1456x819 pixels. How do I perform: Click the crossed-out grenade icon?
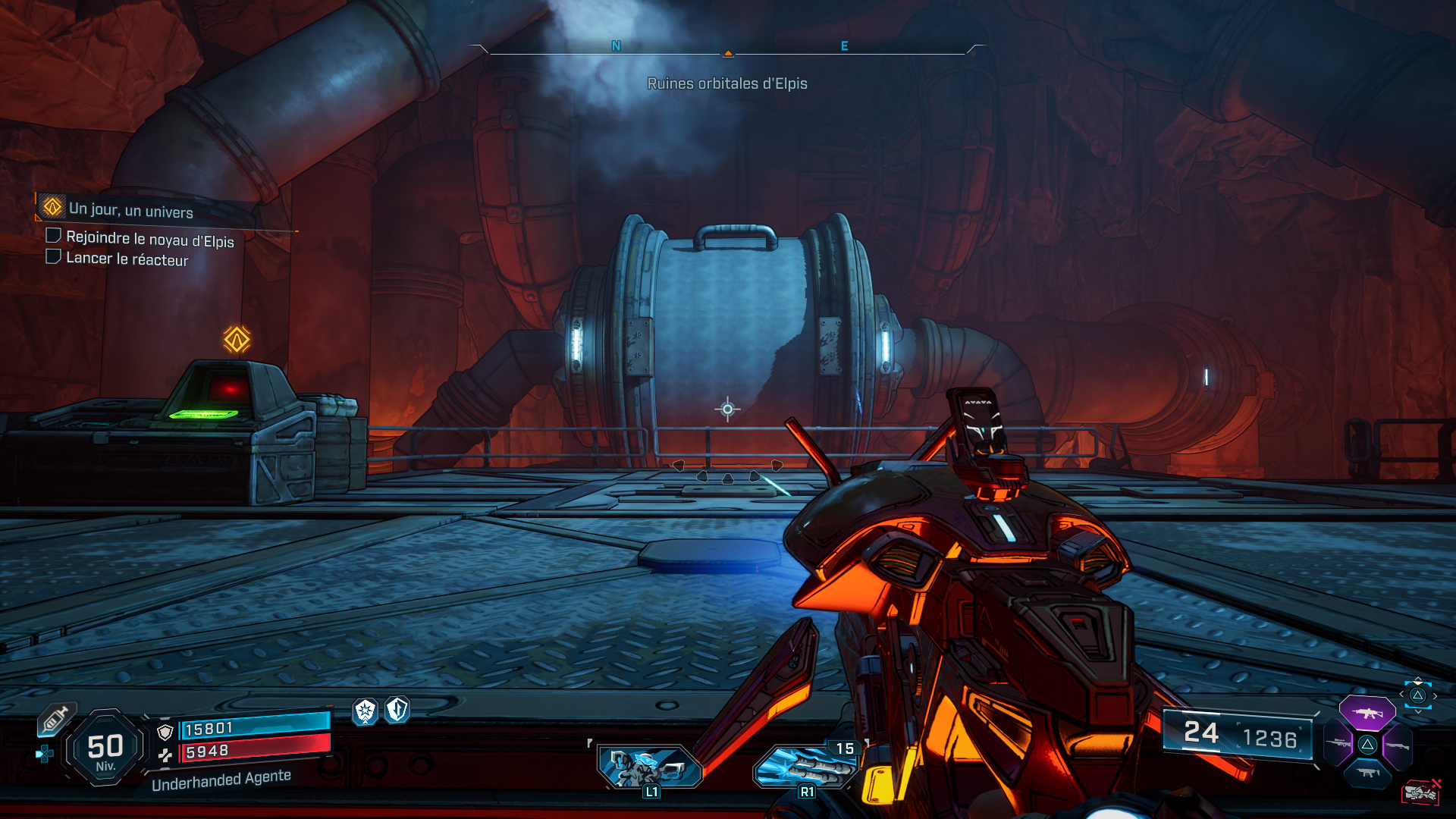[1420, 792]
